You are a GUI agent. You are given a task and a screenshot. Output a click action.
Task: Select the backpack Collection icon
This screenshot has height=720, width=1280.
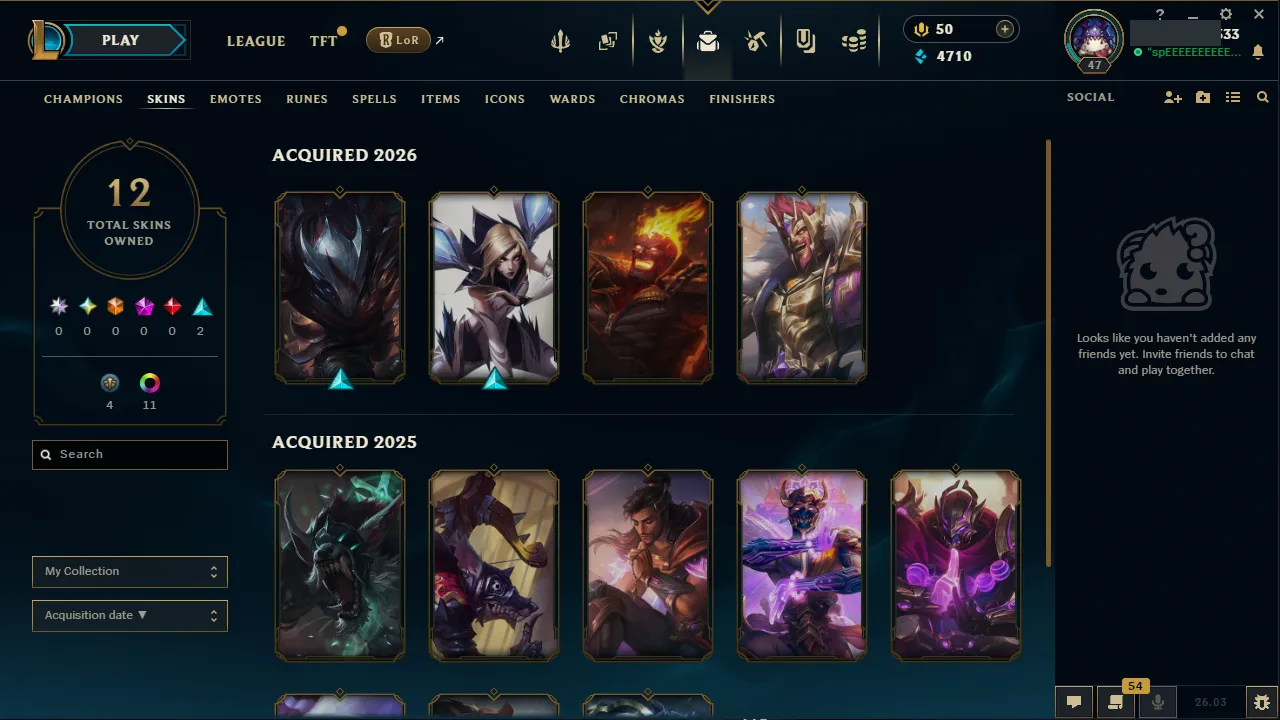click(708, 41)
